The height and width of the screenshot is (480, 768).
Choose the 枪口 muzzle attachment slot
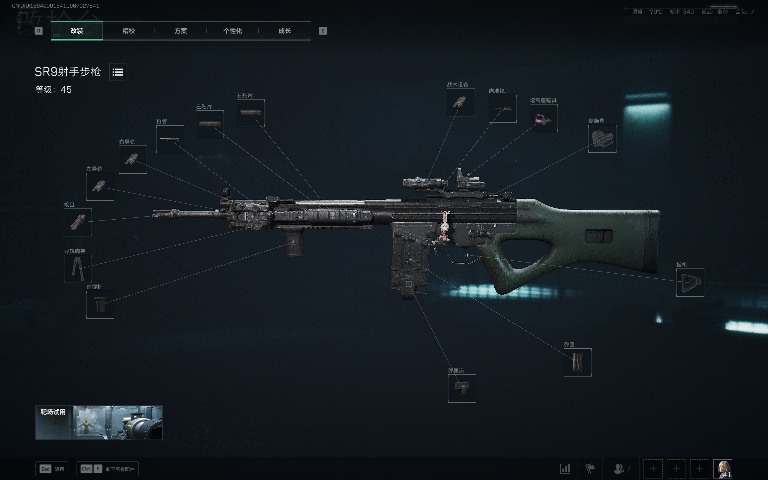tap(78, 222)
